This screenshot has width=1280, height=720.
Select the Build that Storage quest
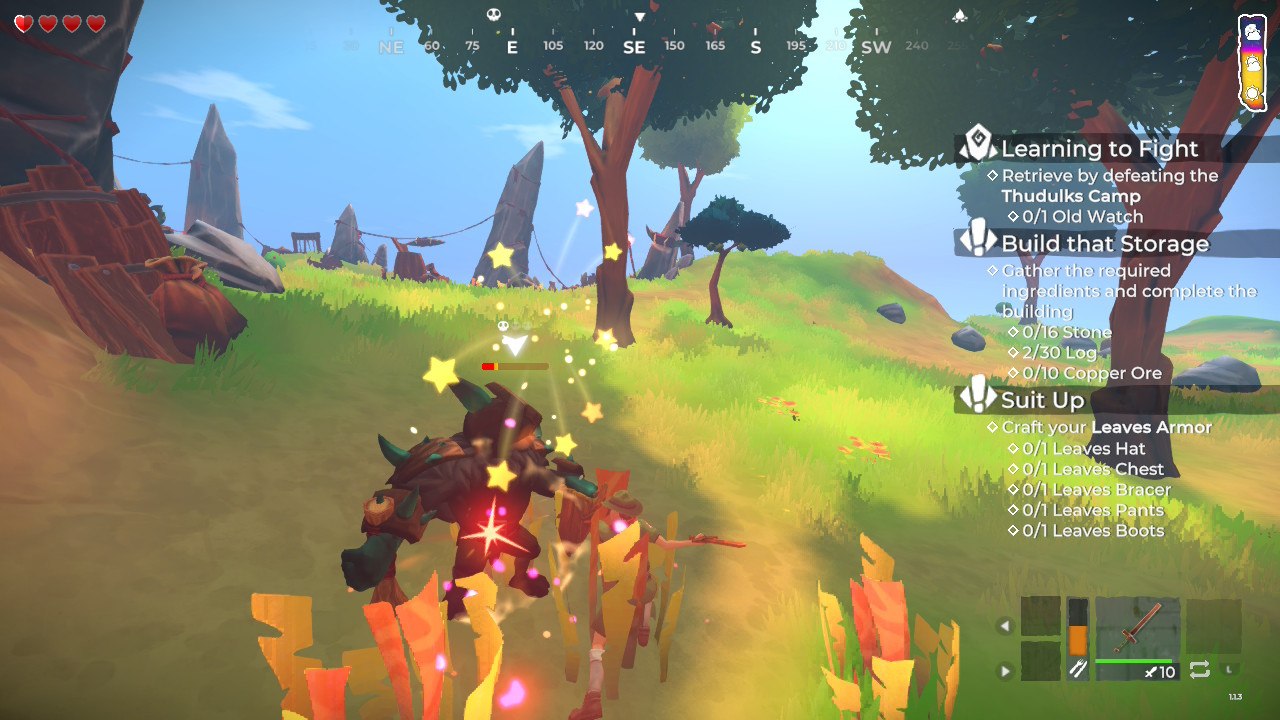pyautogui.click(x=1104, y=243)
